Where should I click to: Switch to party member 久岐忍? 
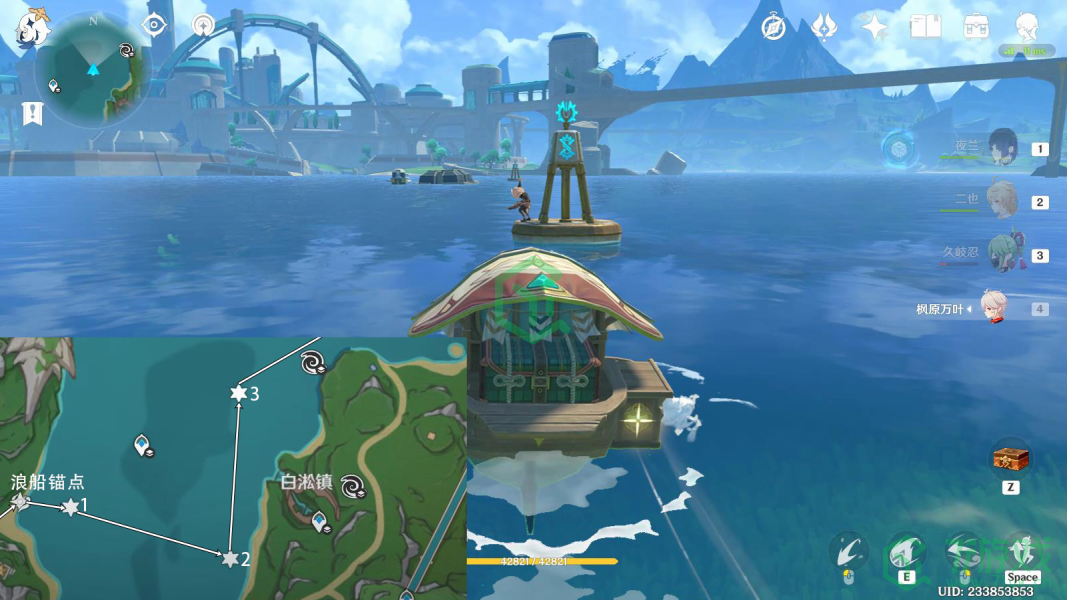1002,254
